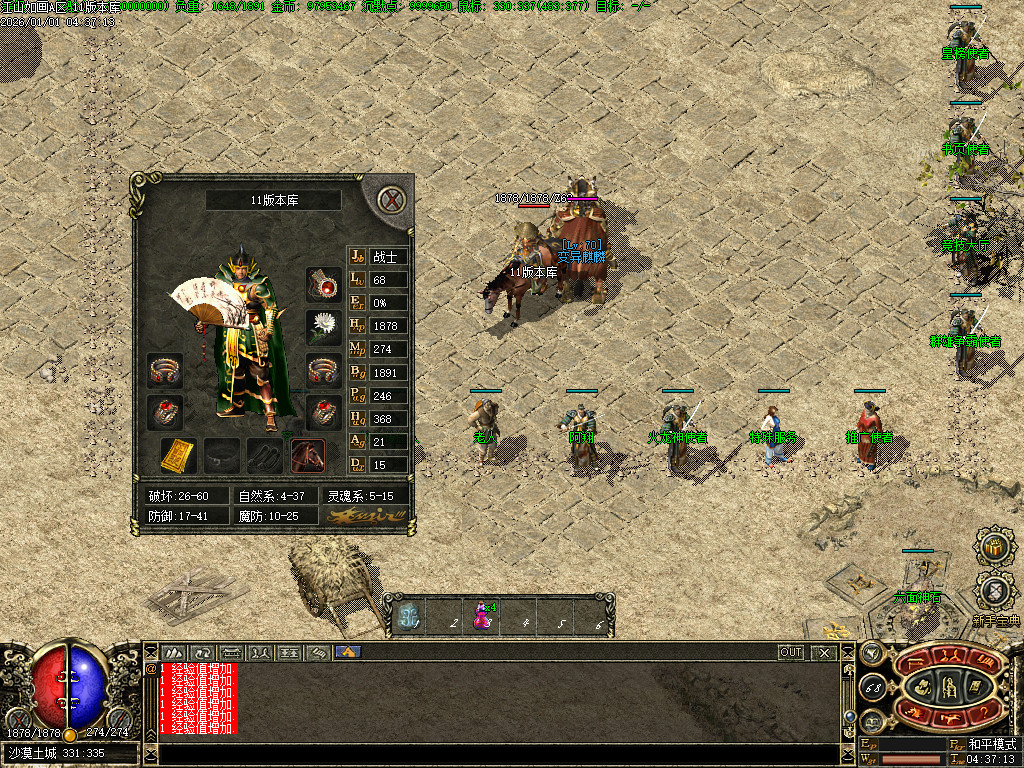Click the OUT button on chat panel
This screenshot has height=768, width=1024.
[x=791, y=652]
